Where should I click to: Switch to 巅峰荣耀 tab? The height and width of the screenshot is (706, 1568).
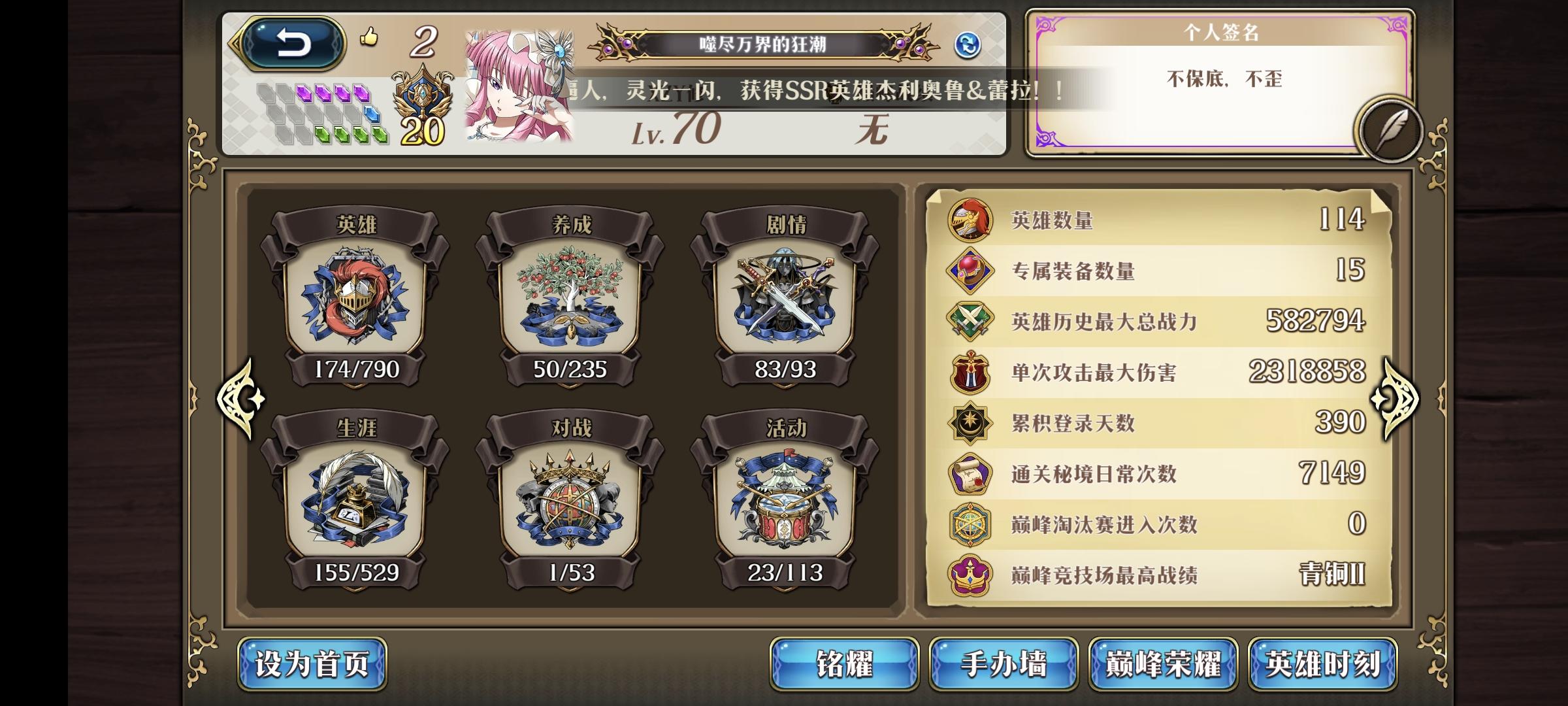(x=1163, y=663)
